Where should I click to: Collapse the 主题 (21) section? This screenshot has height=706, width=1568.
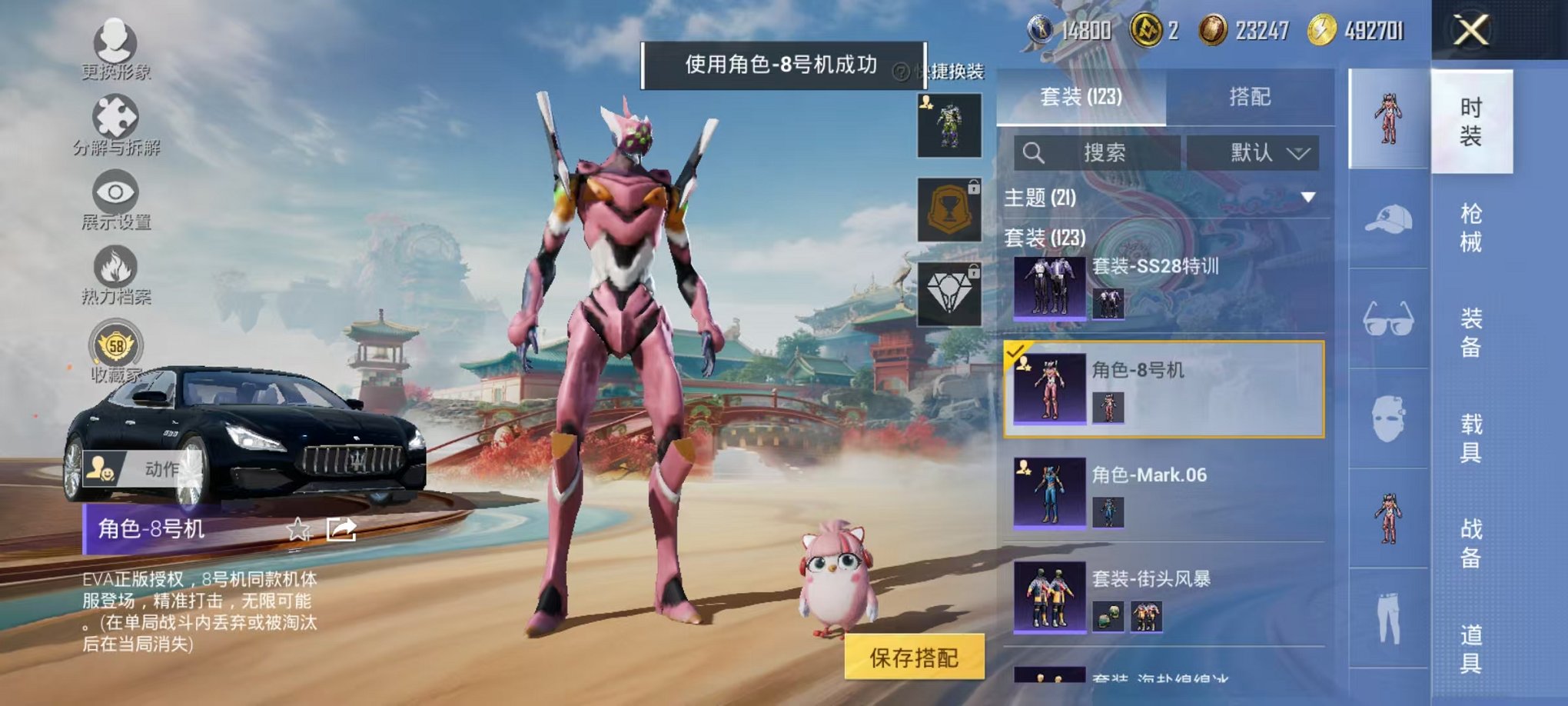tap(1307, 197)
